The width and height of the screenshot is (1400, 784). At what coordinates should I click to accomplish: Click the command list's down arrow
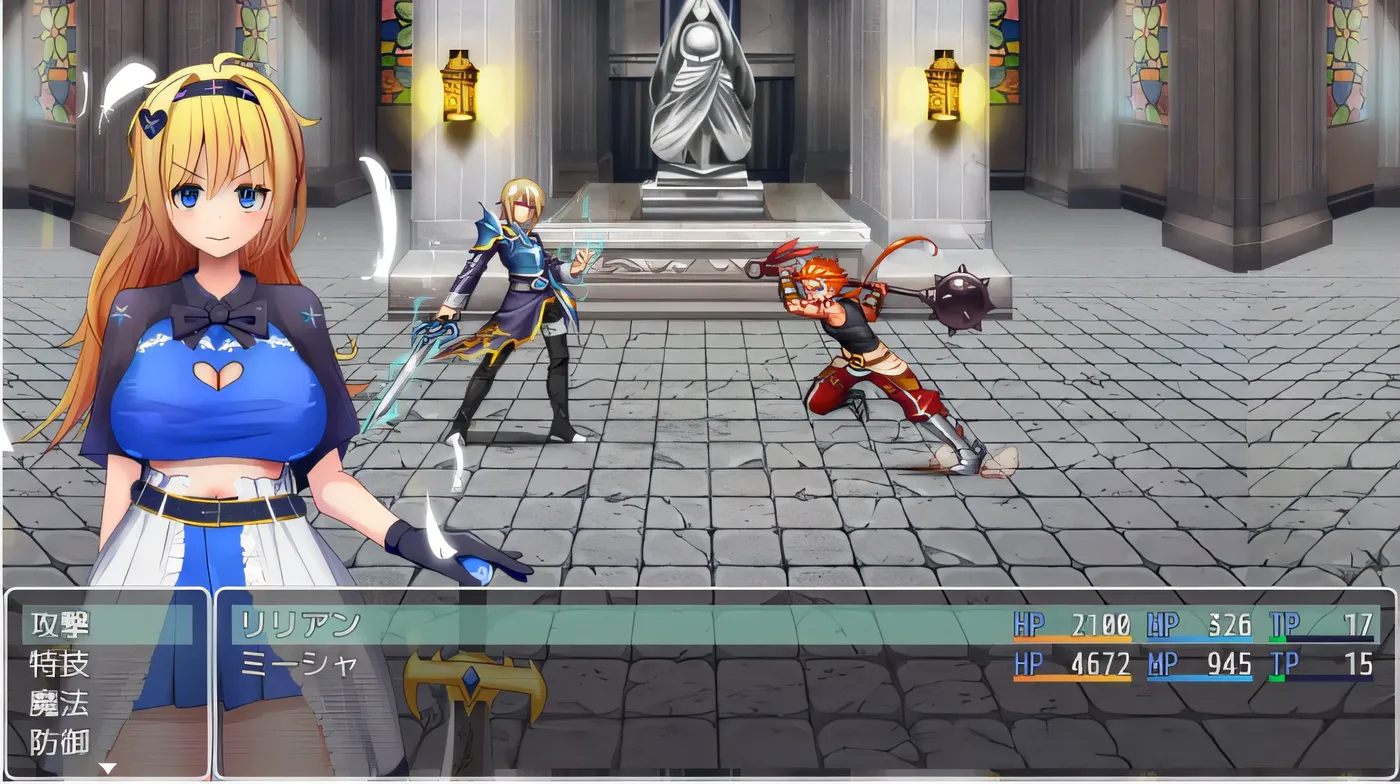(x=107, y=769)
